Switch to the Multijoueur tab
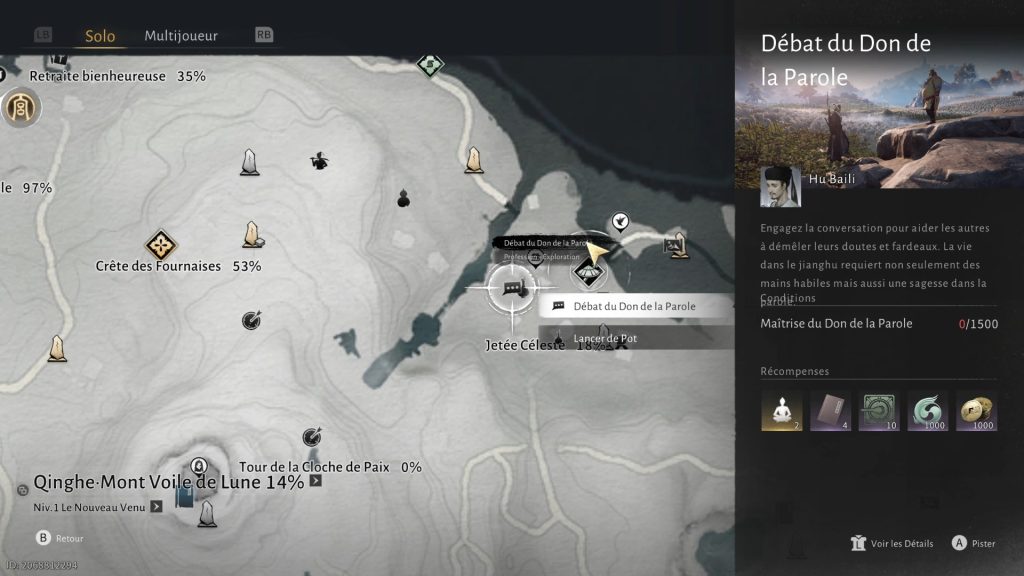The width and height of the screenshot is (1024, 576). 181,36
